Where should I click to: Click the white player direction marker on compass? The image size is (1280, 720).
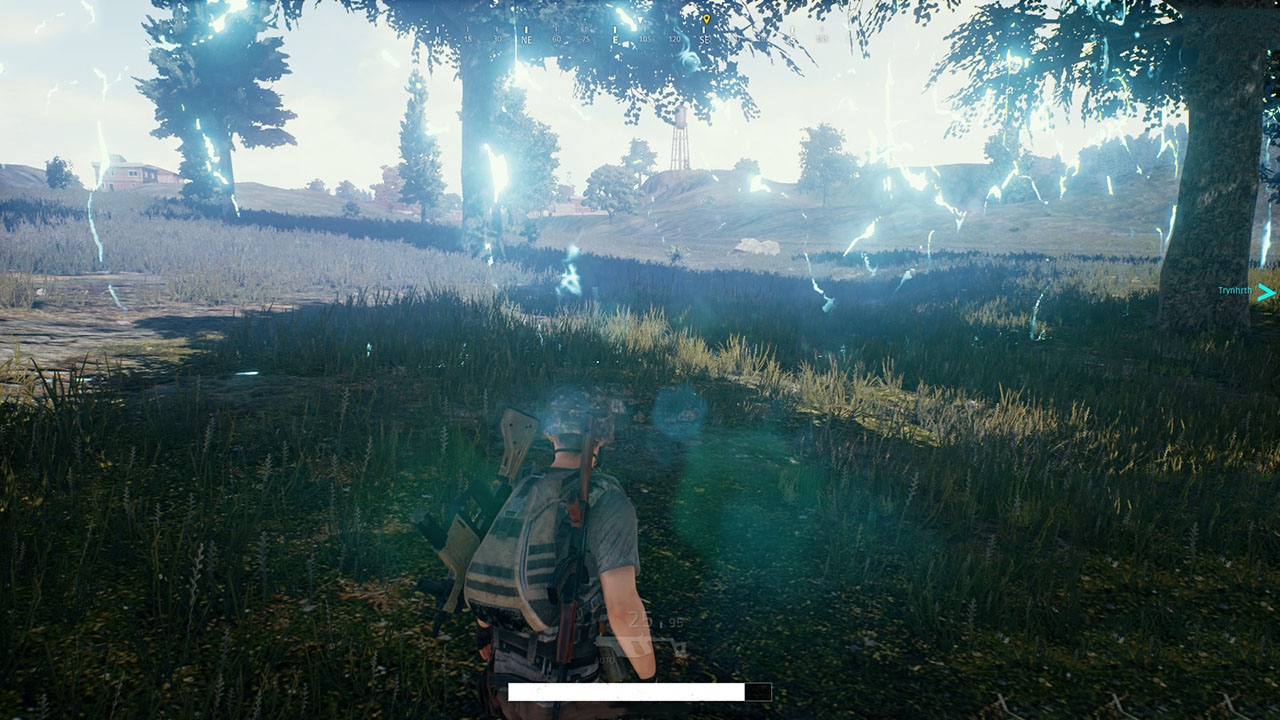point(640,20)
